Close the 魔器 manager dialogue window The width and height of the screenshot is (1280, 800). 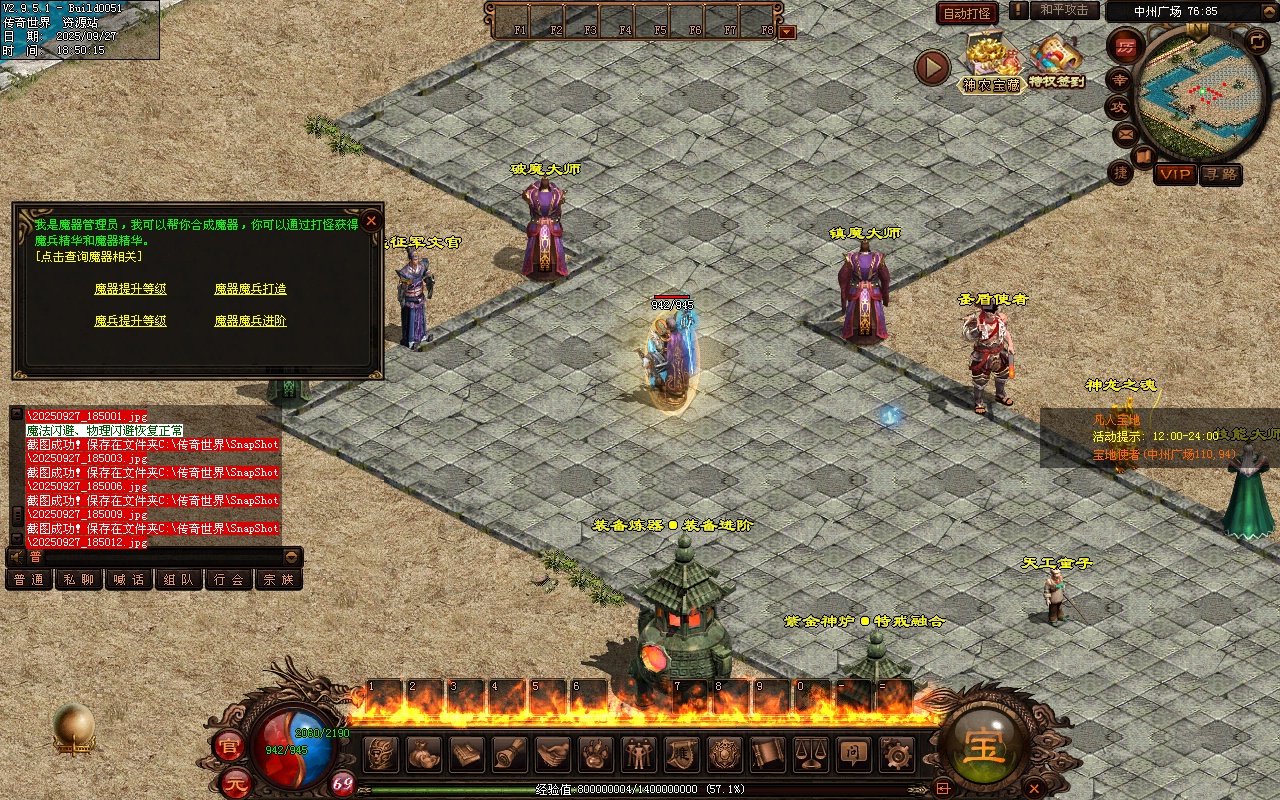tap(371, 221)
